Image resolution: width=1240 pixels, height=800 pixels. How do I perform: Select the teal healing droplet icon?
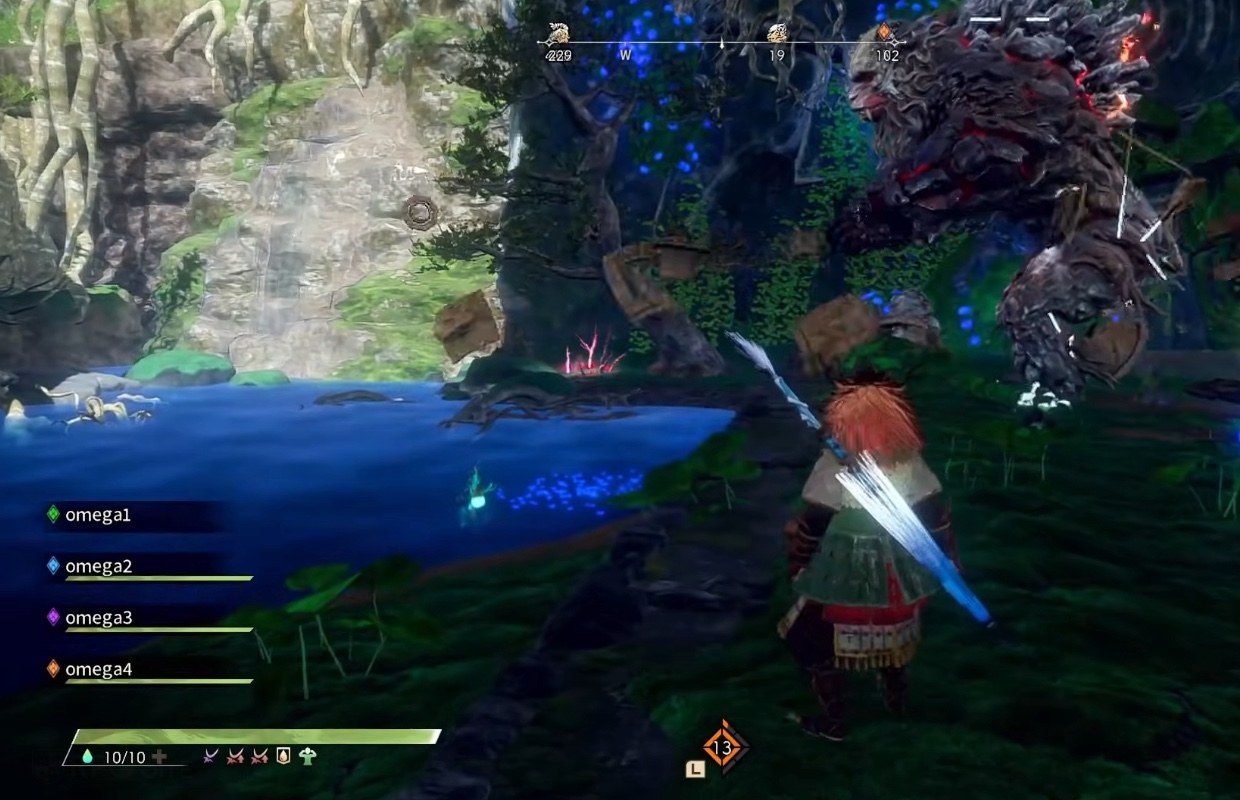coord(86,757)
